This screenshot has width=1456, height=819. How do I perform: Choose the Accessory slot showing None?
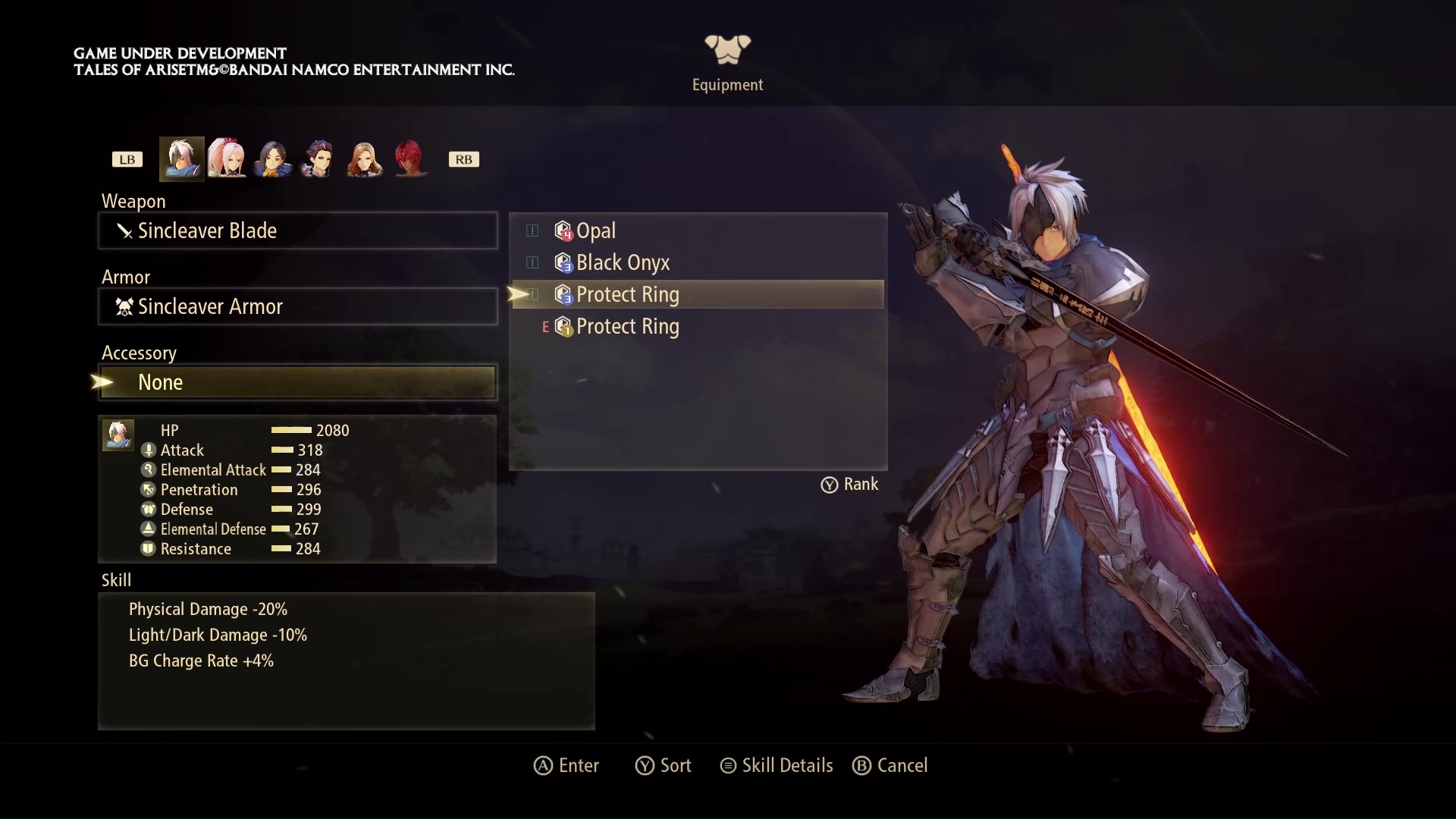[x=297, y=382]
